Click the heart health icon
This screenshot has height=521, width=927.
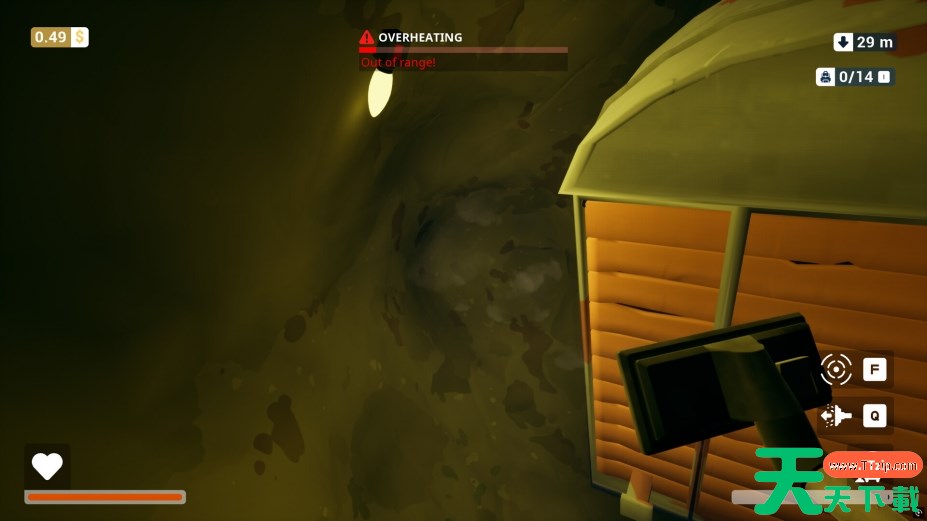point(47,466)
